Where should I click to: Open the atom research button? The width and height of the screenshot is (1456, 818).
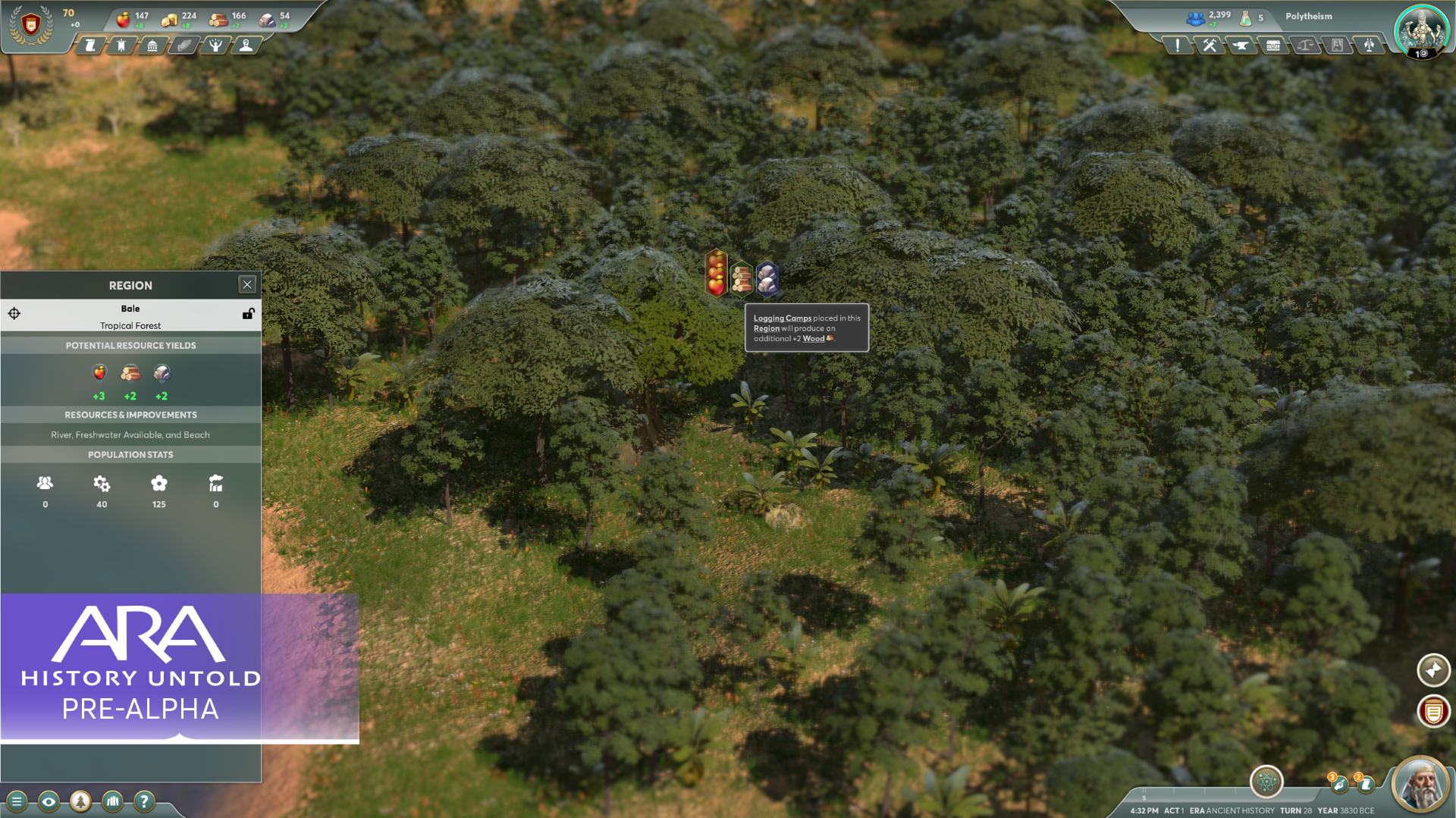(1266, 782)
